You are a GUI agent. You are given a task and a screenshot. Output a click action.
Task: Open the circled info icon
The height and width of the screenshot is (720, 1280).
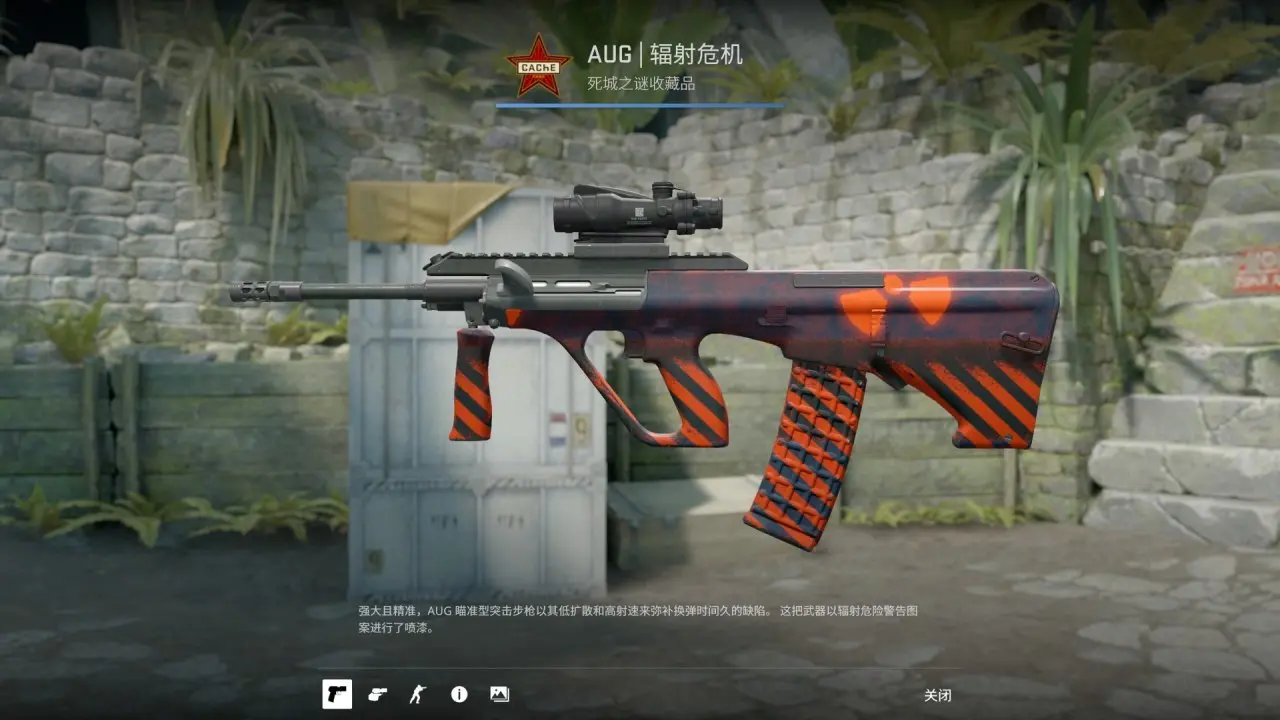click(x=459, y=694)
